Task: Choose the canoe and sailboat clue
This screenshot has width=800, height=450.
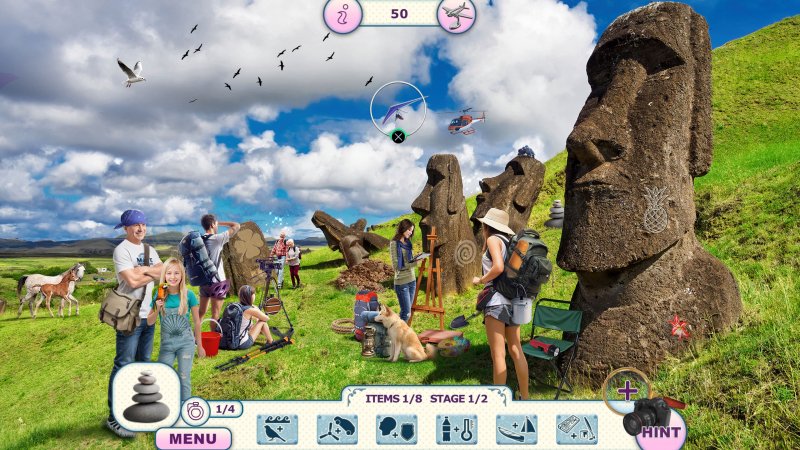Action: [x=517, y=429]
